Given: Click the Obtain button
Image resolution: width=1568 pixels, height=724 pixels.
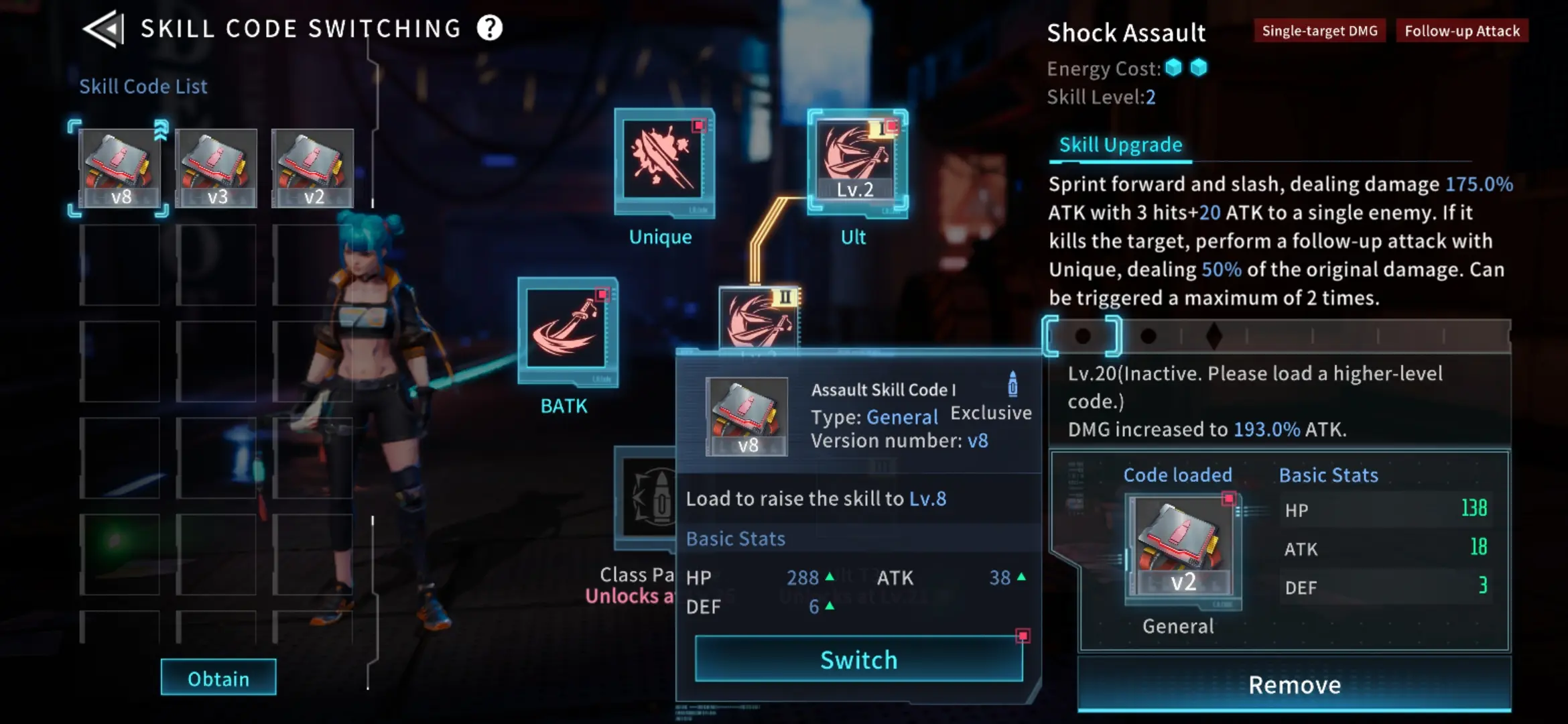Looking at the screenshot, I should pos(218,678).
